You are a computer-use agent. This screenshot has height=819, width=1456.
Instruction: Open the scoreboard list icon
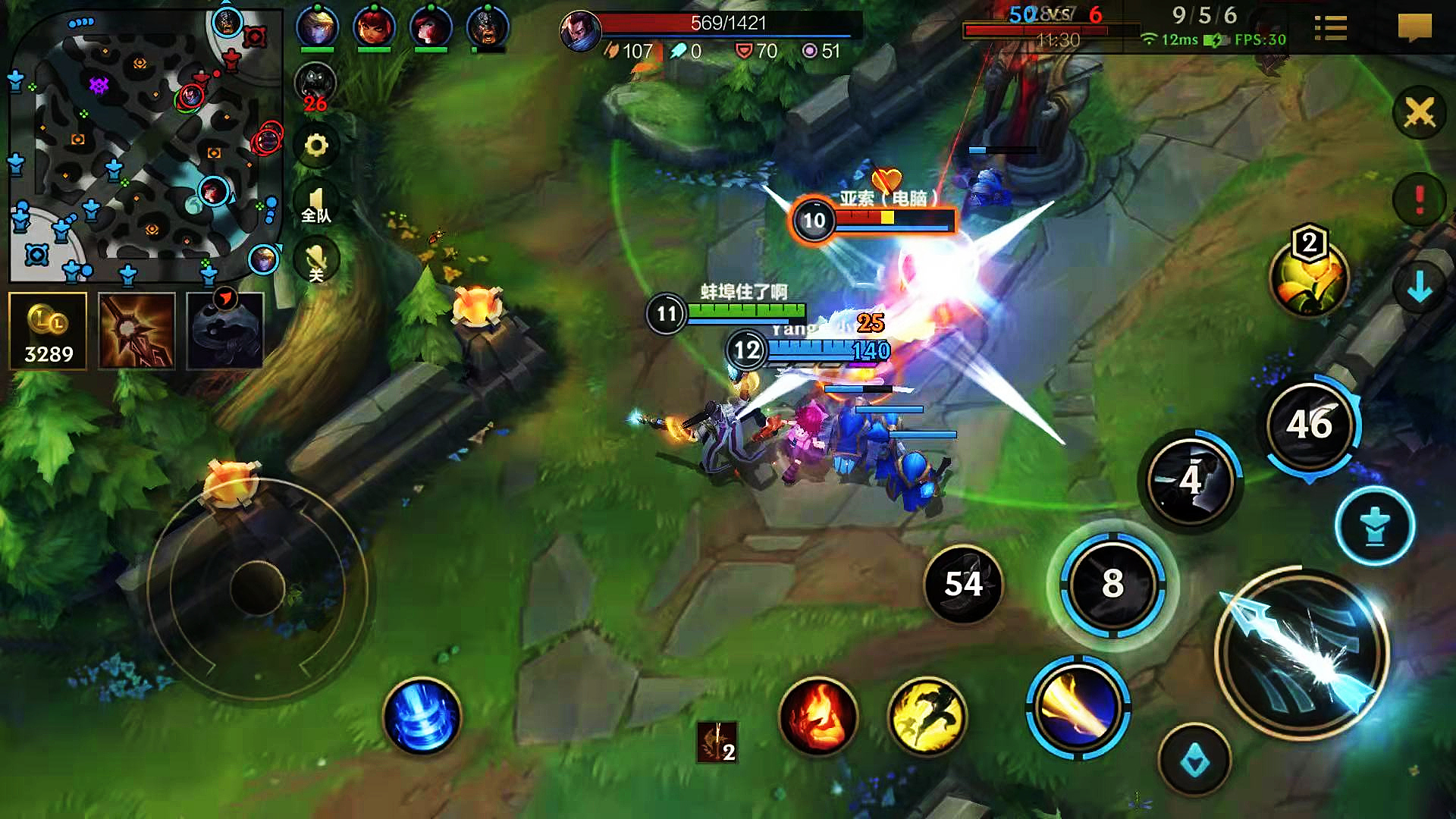click(x=1330, y=29)
